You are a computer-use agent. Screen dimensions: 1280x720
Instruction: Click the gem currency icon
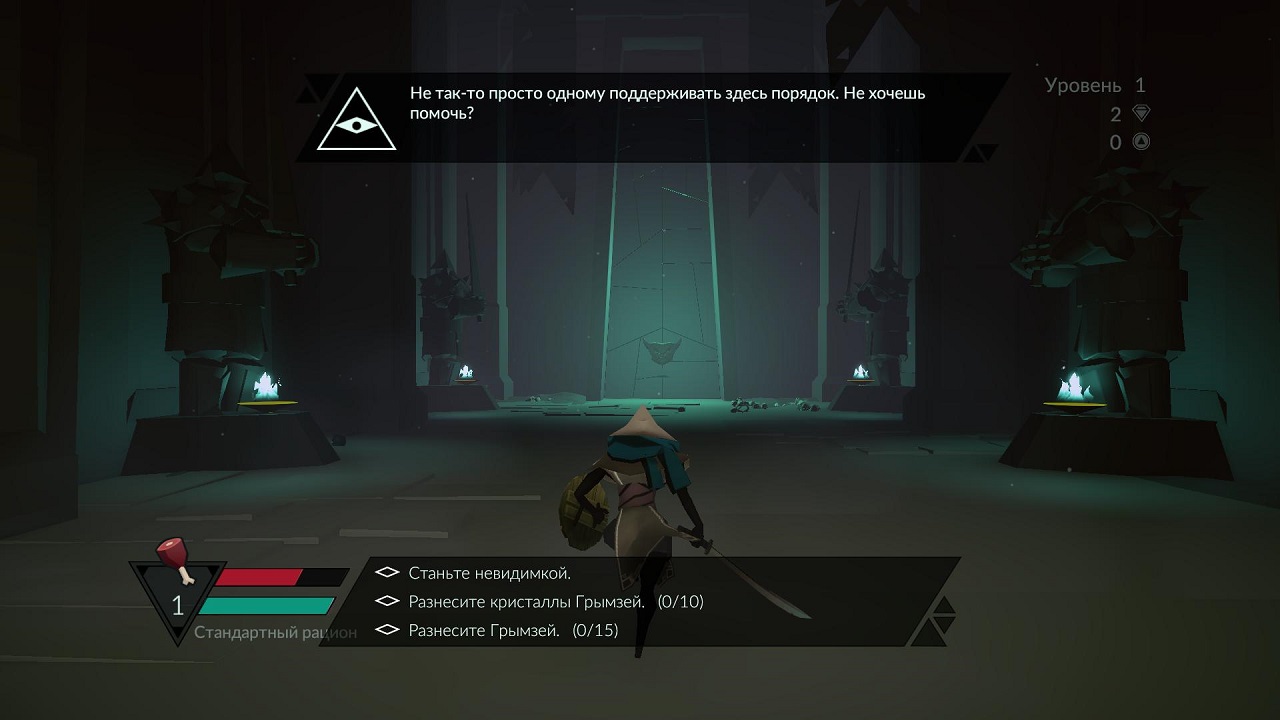[1140, 113]
